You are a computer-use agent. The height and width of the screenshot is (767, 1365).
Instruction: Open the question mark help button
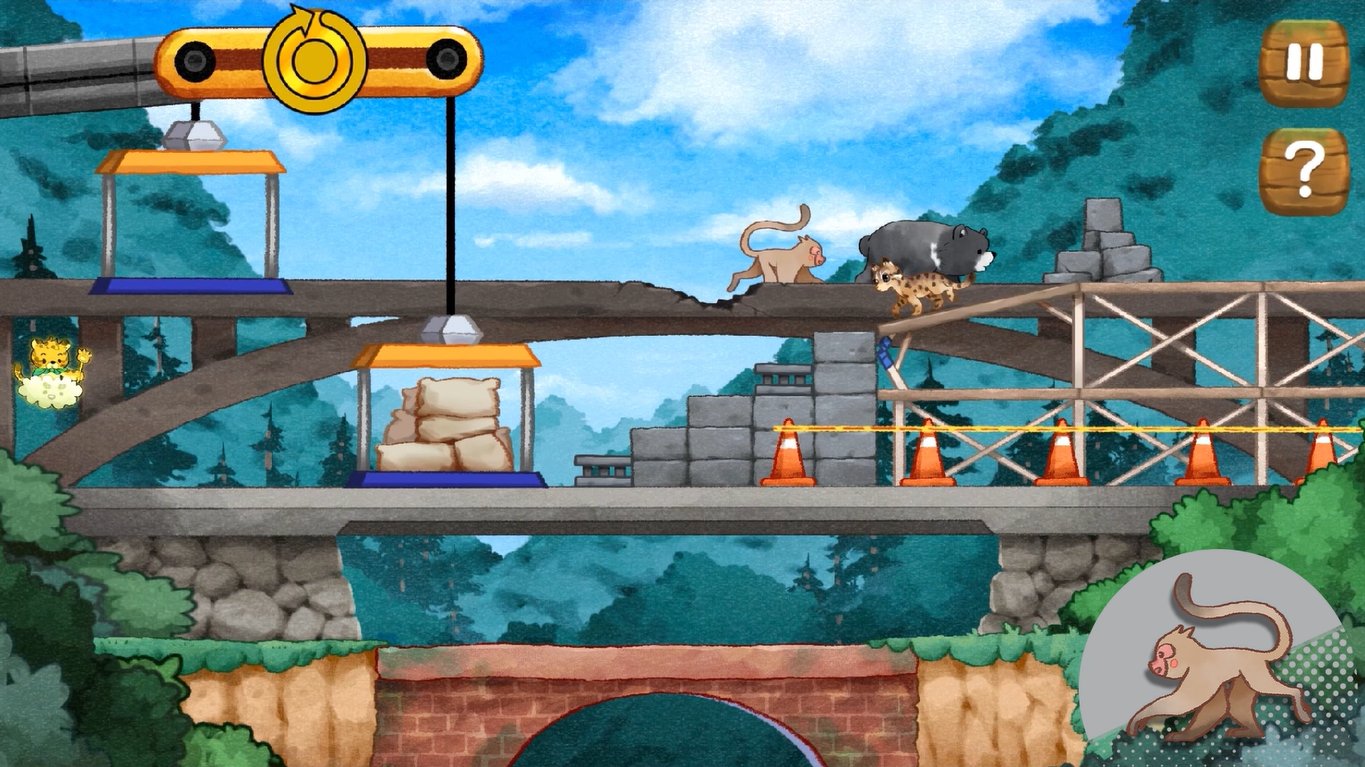coord(1303,171)
